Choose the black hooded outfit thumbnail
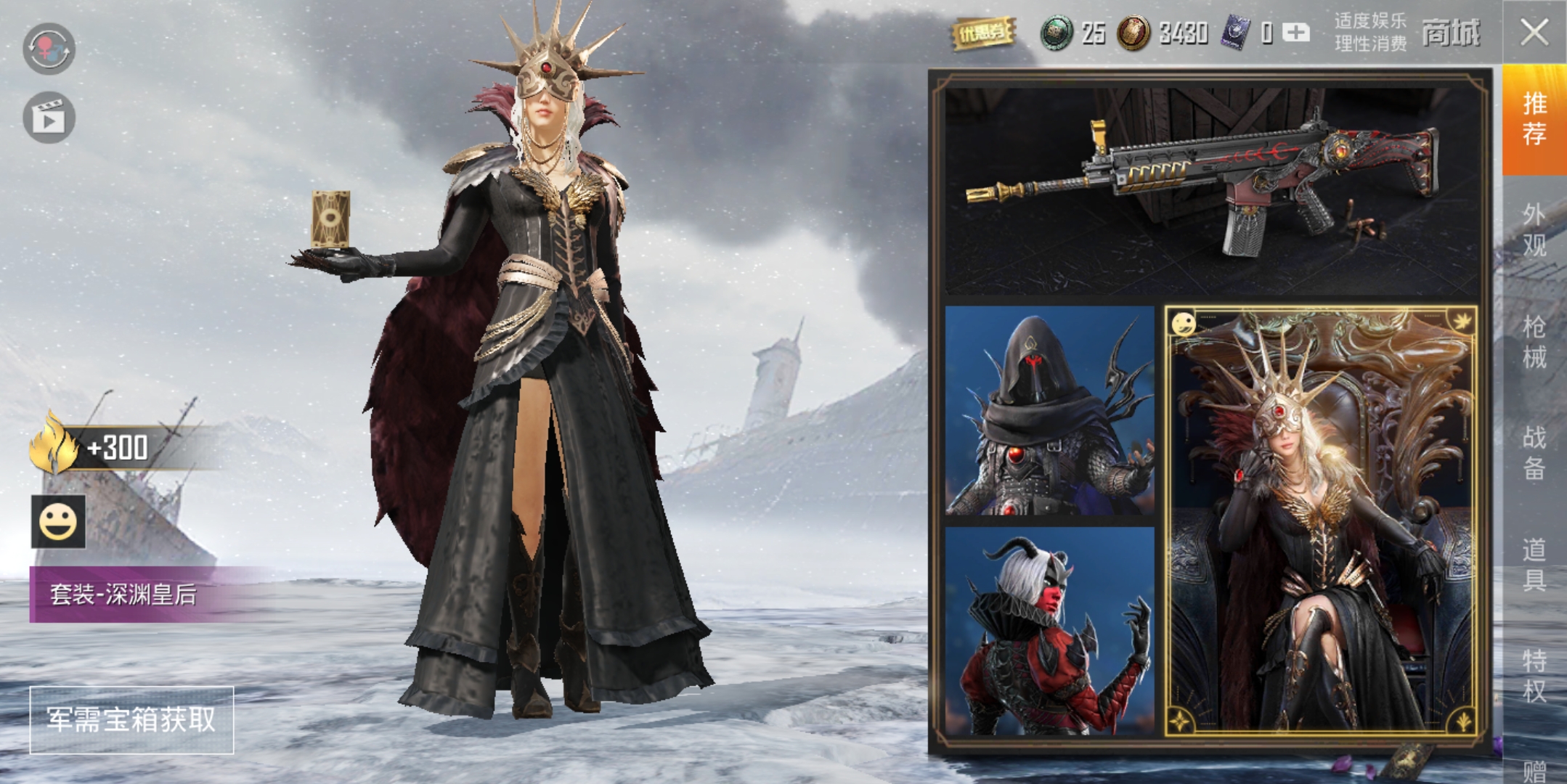Image resolution: width=1567 pixels, height=784 pixels. pos(1049,411)
